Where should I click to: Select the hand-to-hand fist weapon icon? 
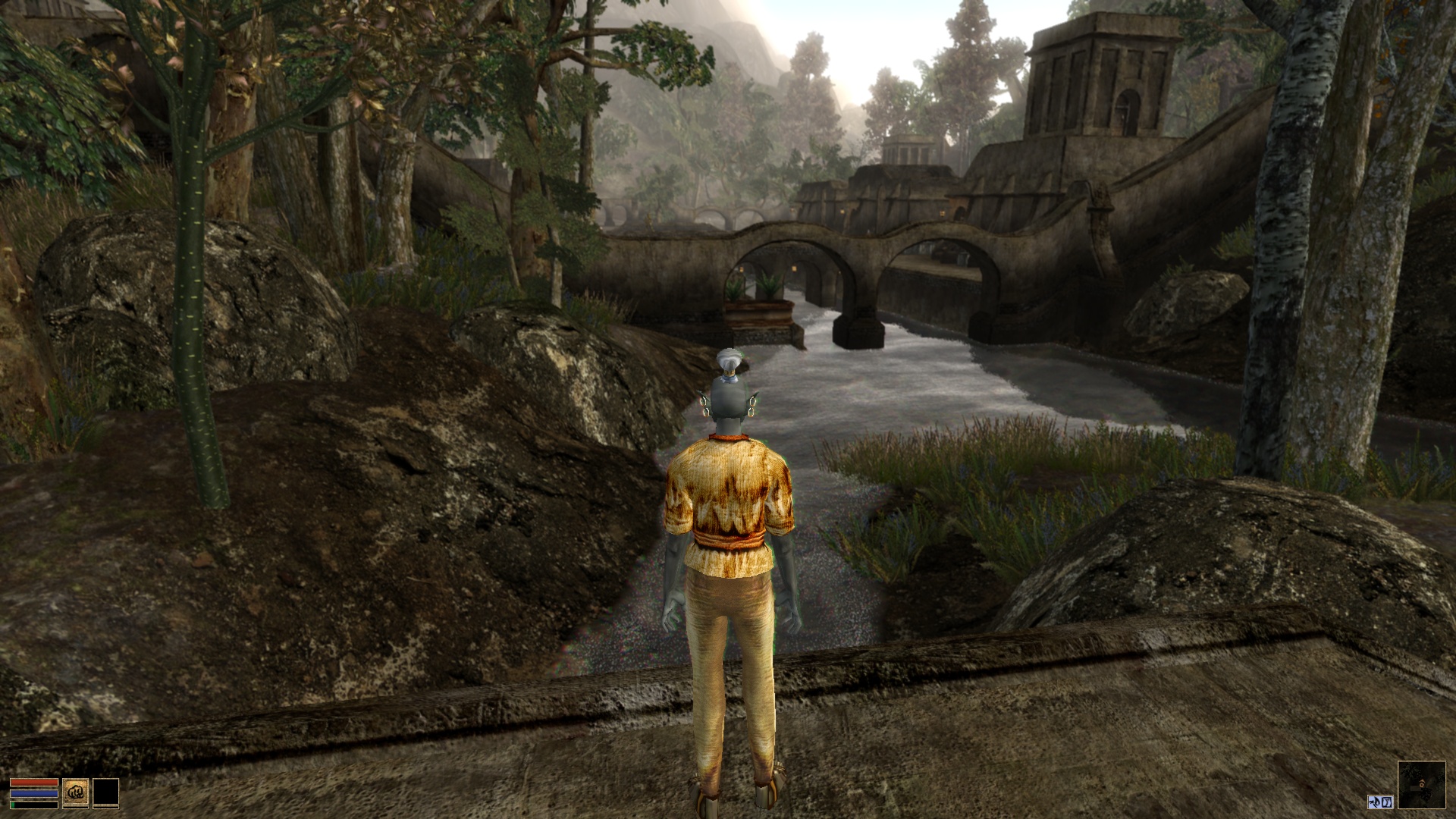[76, 791]
